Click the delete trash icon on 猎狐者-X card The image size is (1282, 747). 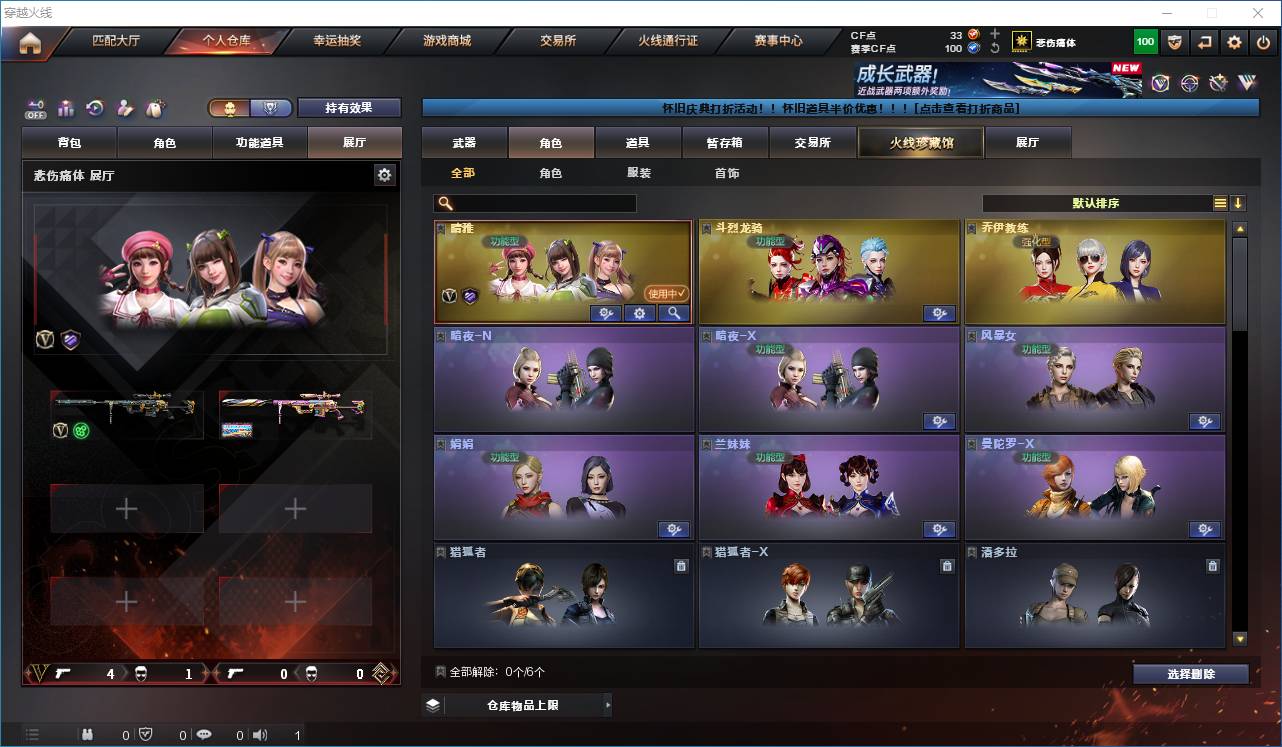pyautogui.click(x=945, y=565)
